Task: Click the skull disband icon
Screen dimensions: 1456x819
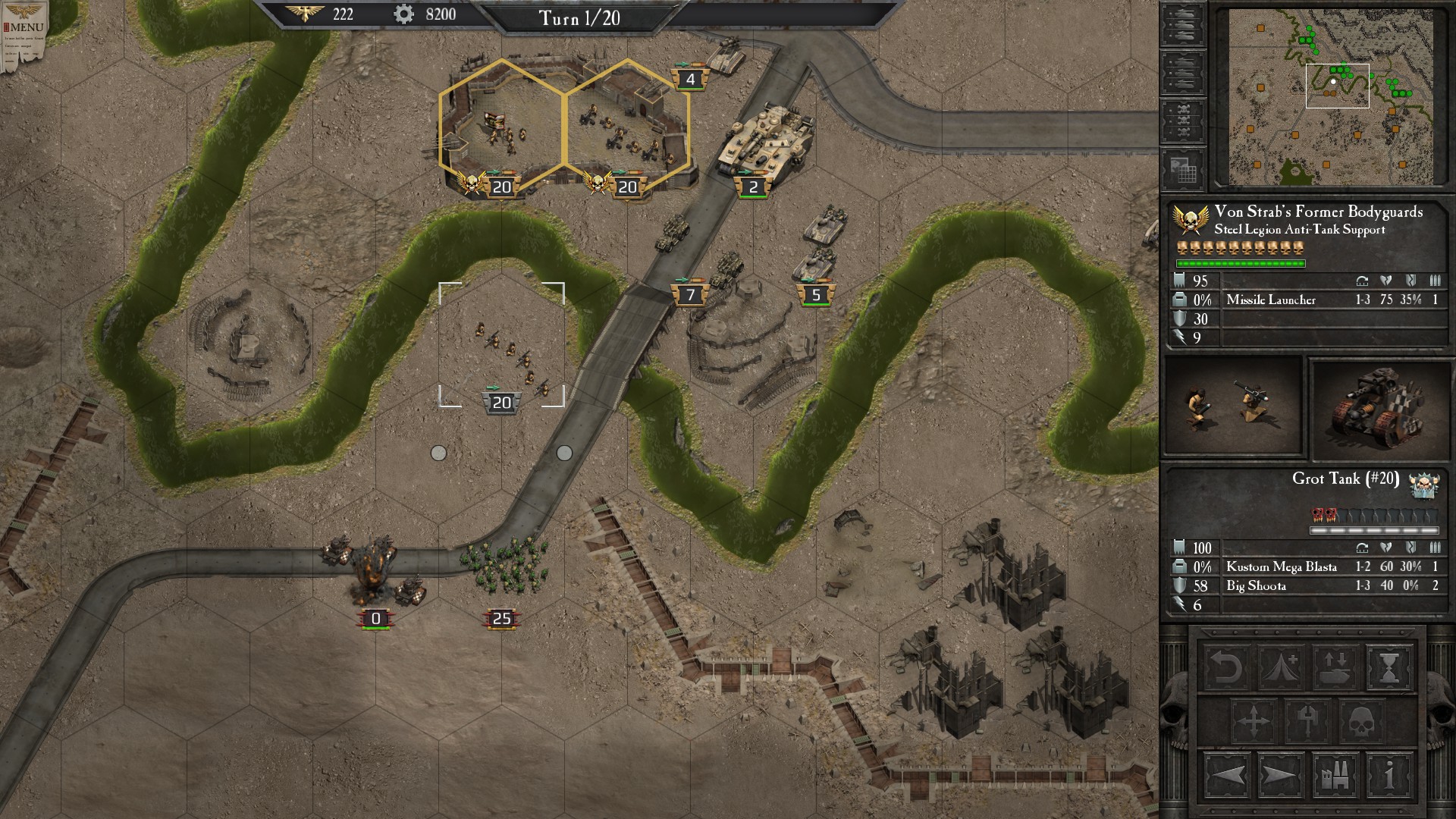Action: 1361,722
